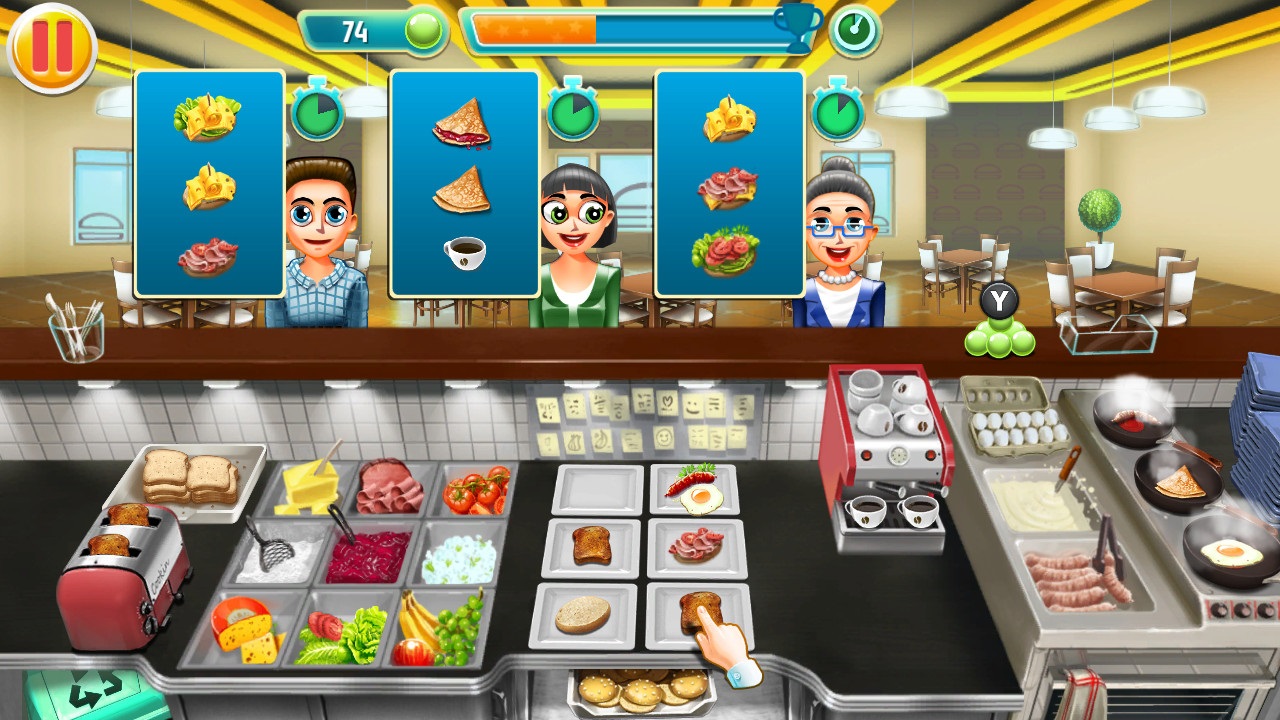Grab tomatoes from the ingredient bin
The width and height of the screenshot is (1280, 720).
click(475, 490)
